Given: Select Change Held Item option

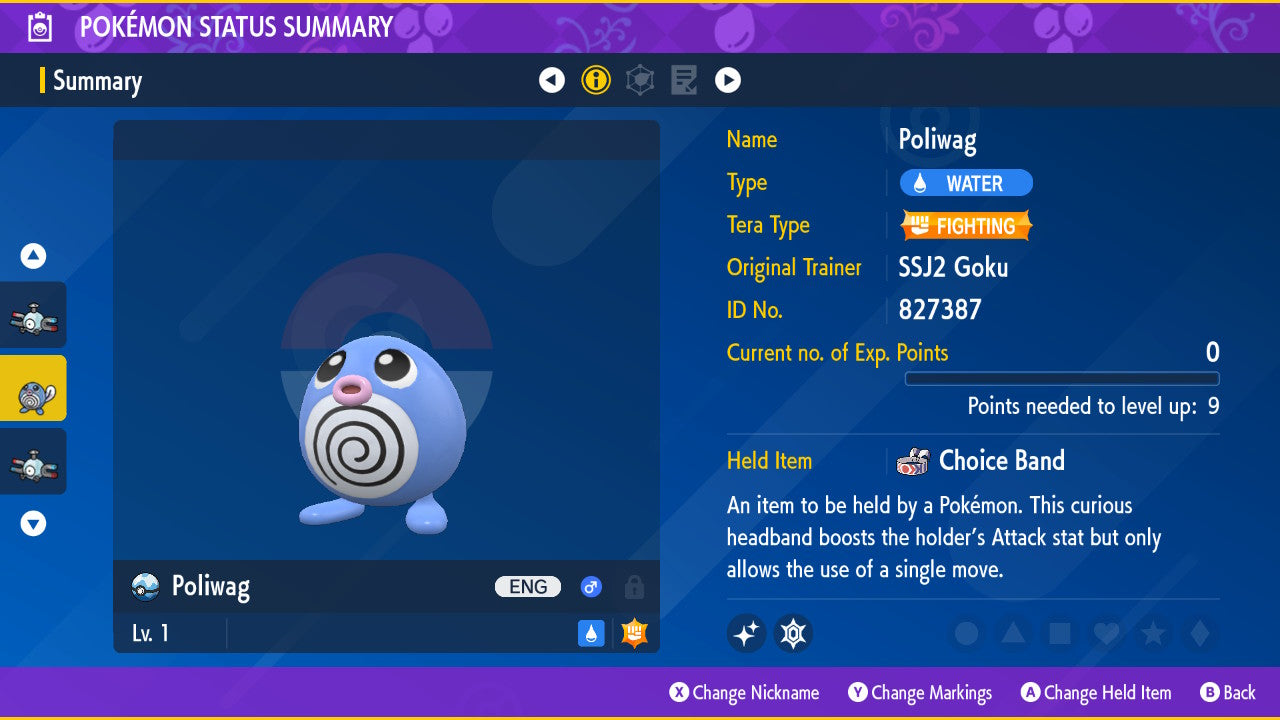Looking at the screenshot, I should point(1096,693).
